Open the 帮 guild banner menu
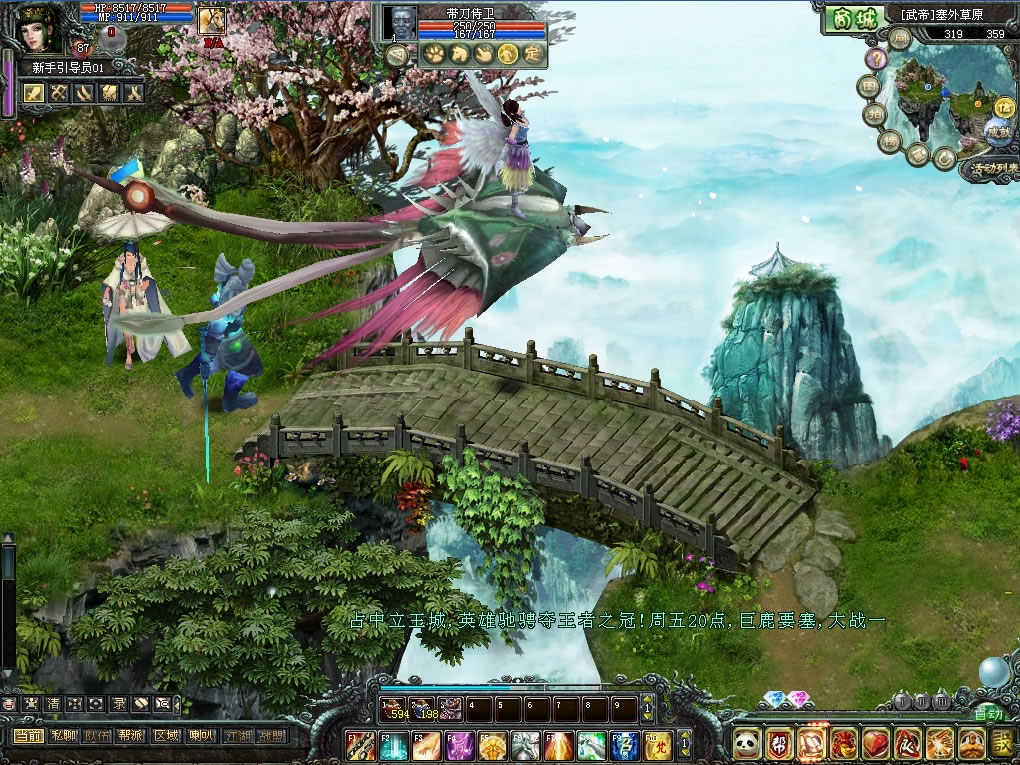This screenshot has width=1020, height=765. [779, 744]
